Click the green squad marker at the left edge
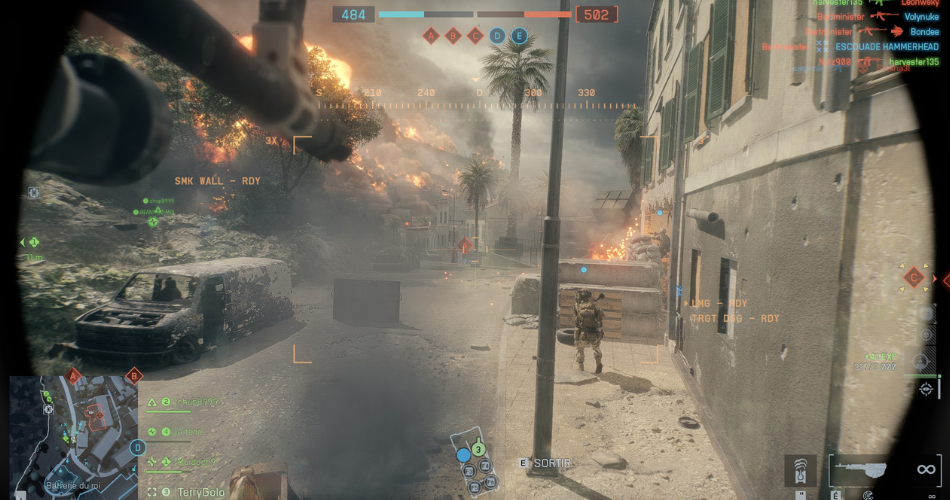This screenshot has height=500, width=950. (x=33, y=242)
